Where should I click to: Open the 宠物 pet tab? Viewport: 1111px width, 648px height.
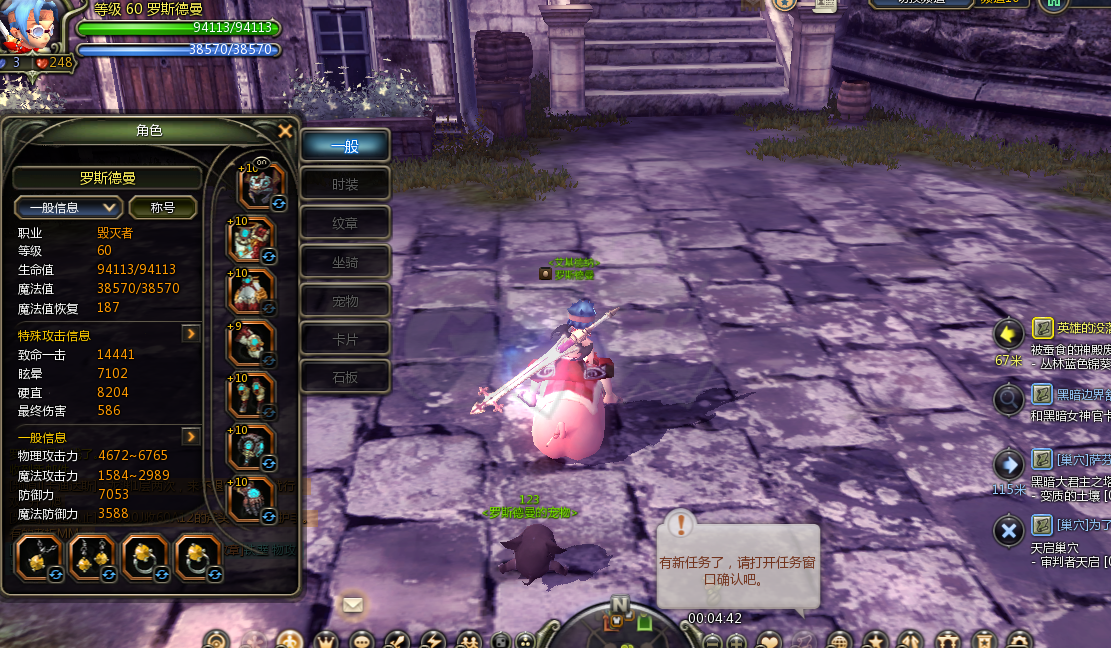point(345,301)
